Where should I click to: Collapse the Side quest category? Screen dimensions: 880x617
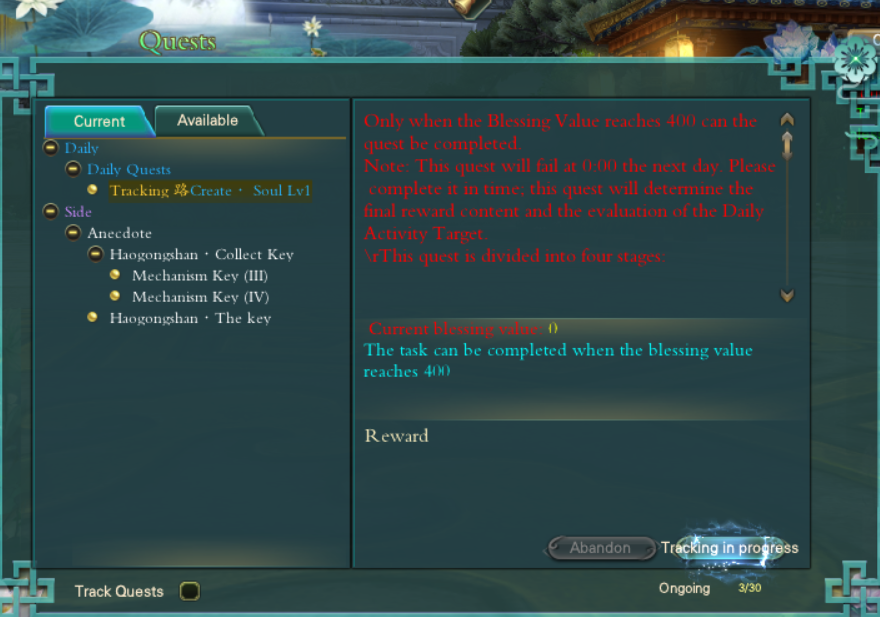pos(50,211)
